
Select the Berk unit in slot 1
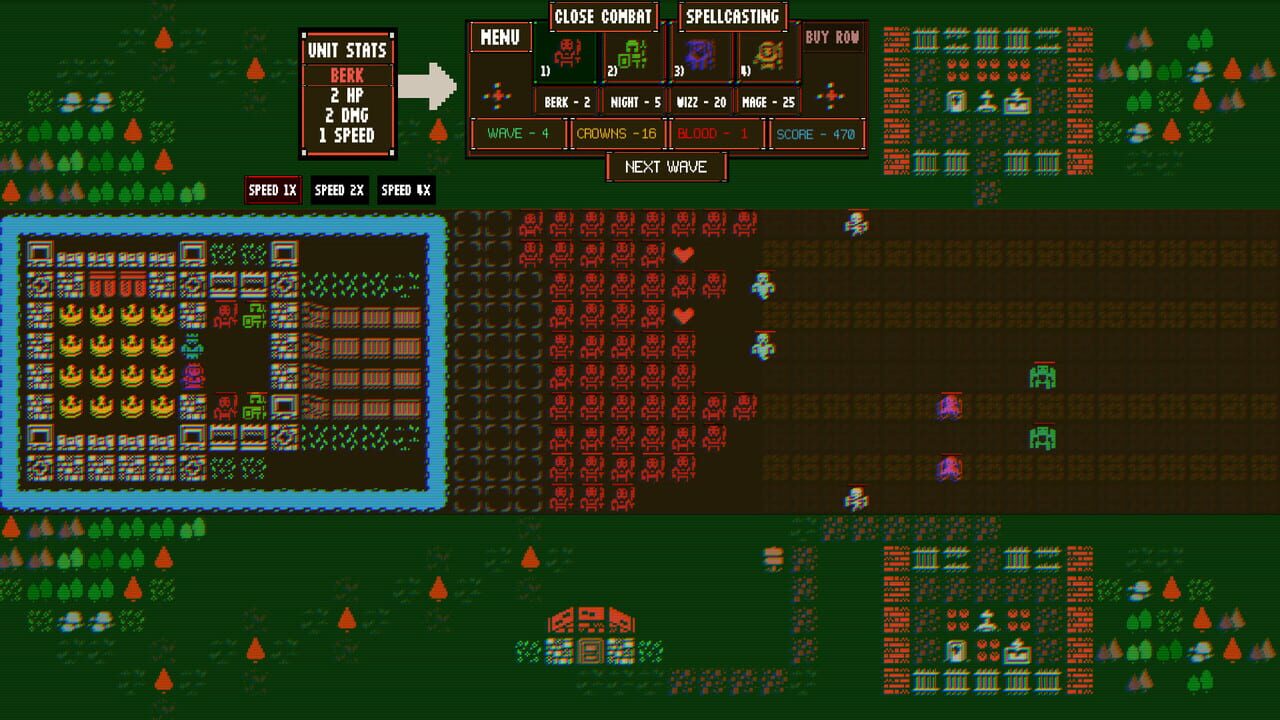tap(565, 56)
